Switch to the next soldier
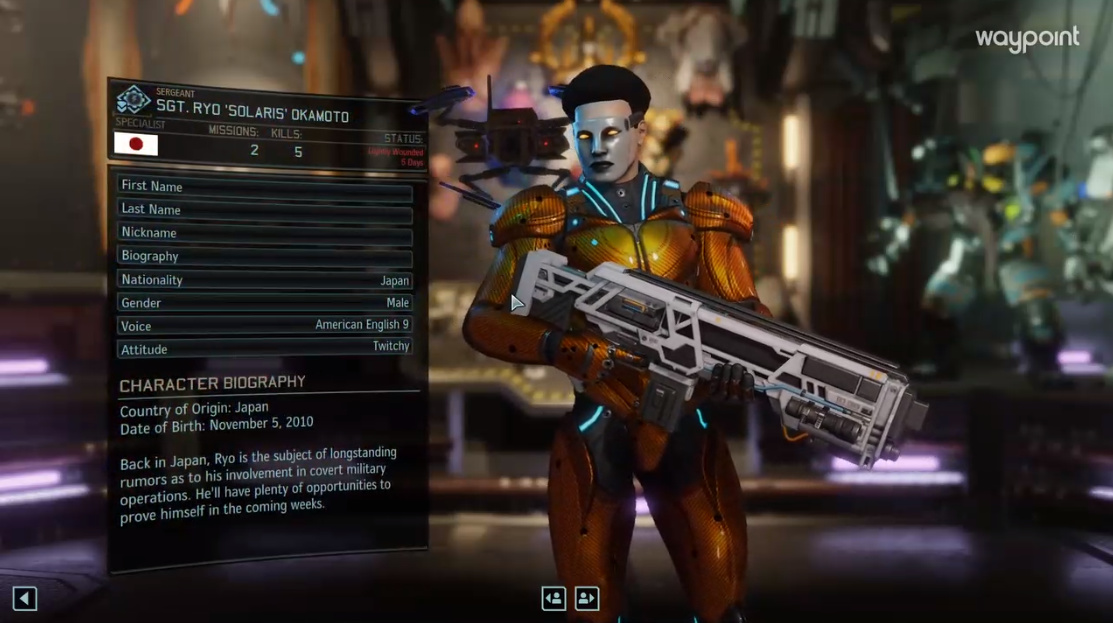 tap(587, 598)
